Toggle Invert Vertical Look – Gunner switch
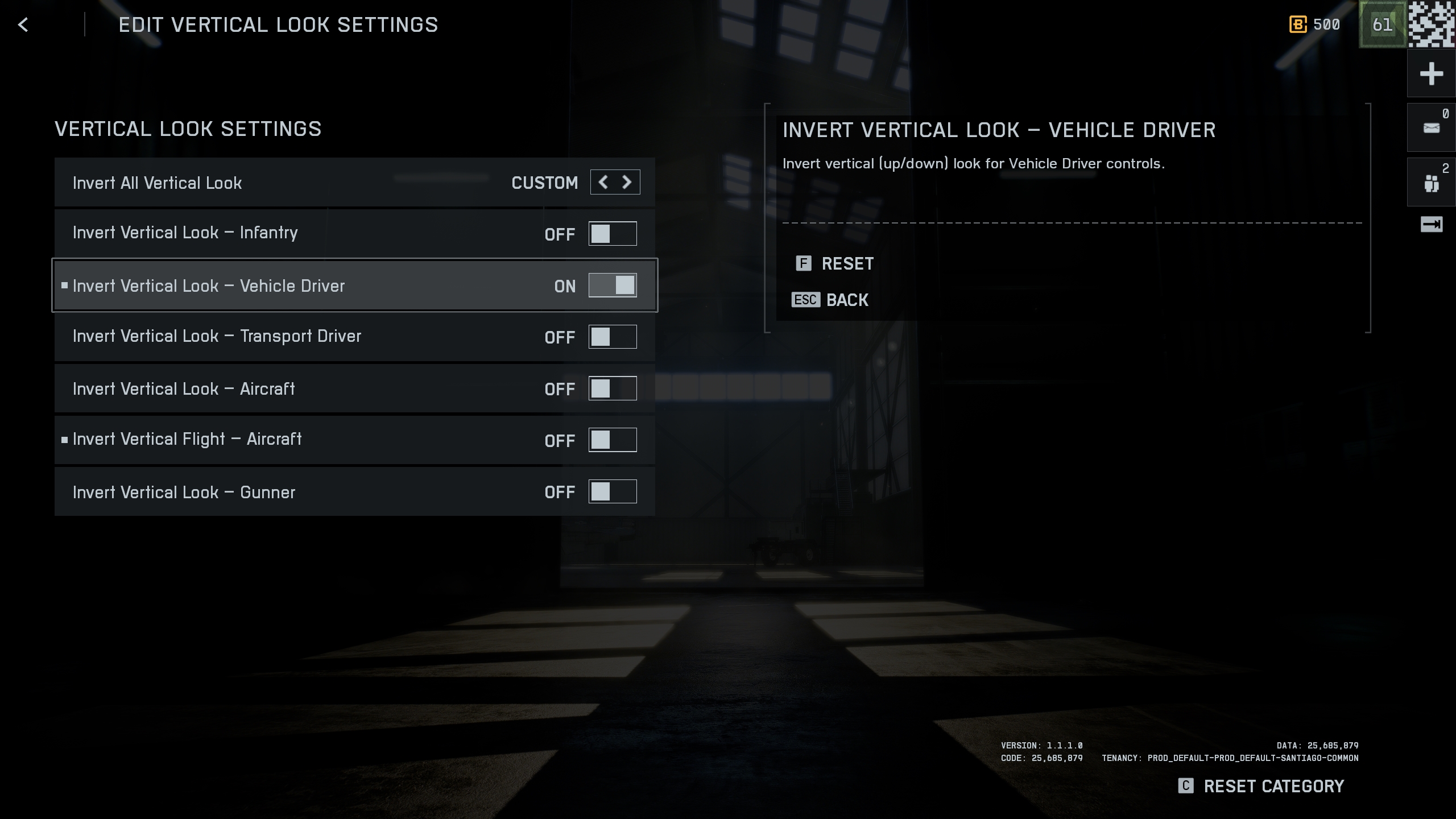This screenshot has height=819, width=1456. pyautogui.click(x=613, y=491)
